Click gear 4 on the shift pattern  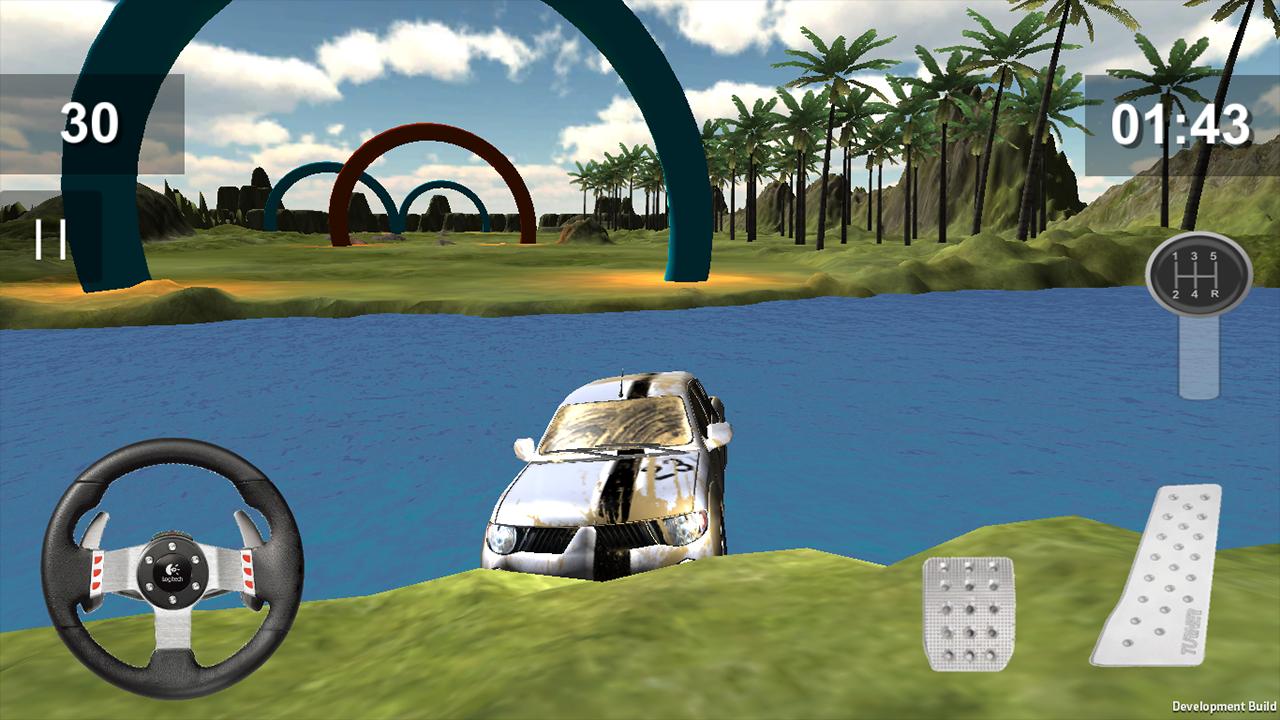coord(1195,294)
